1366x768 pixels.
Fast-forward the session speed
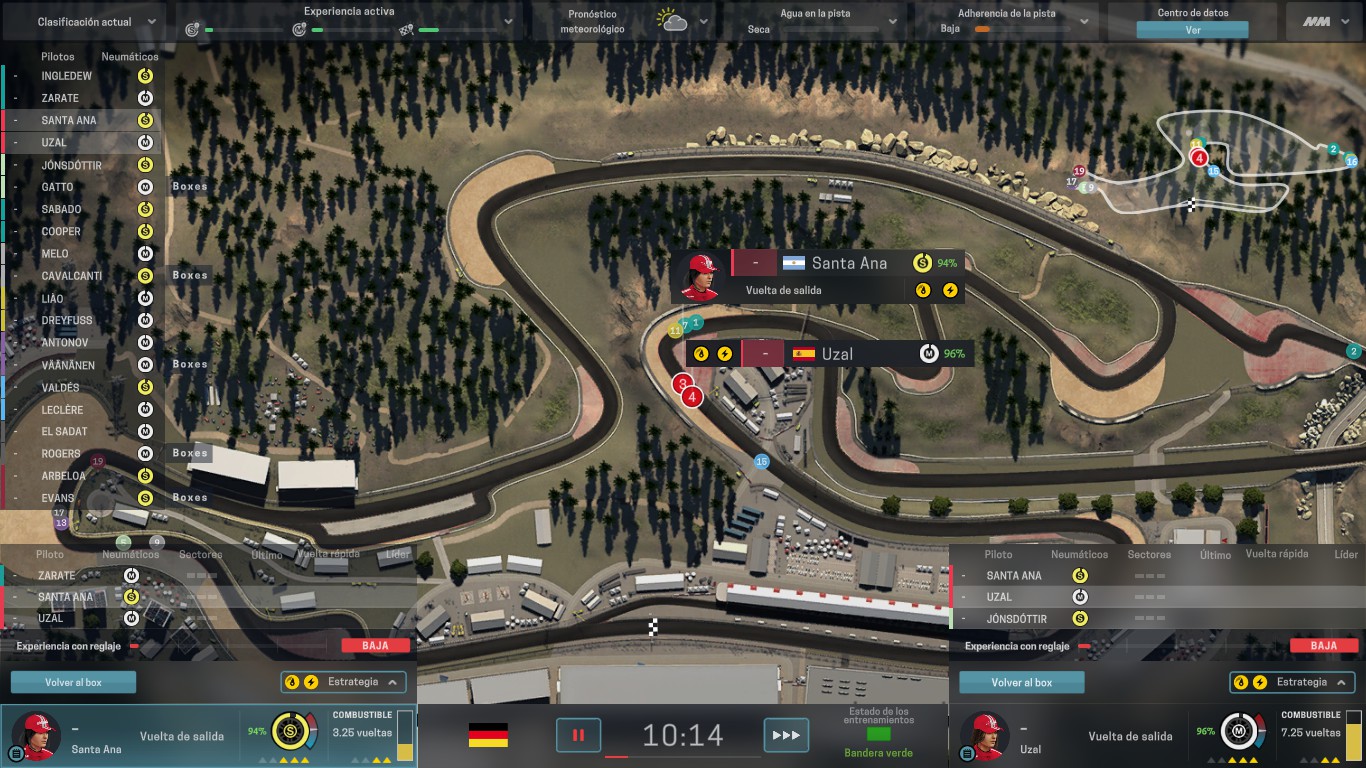(x=786, y=735)
